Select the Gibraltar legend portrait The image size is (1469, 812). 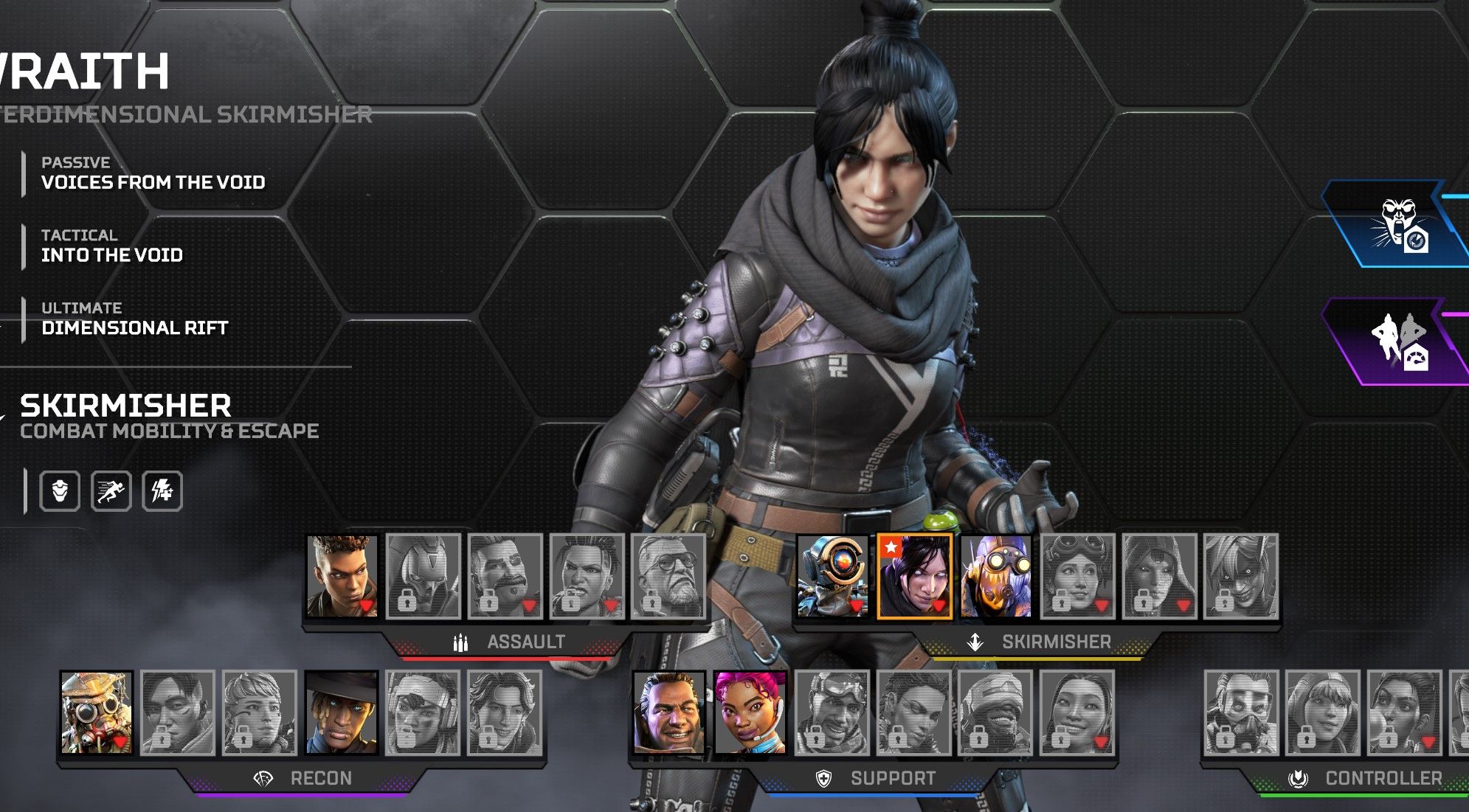click(669, 712)
